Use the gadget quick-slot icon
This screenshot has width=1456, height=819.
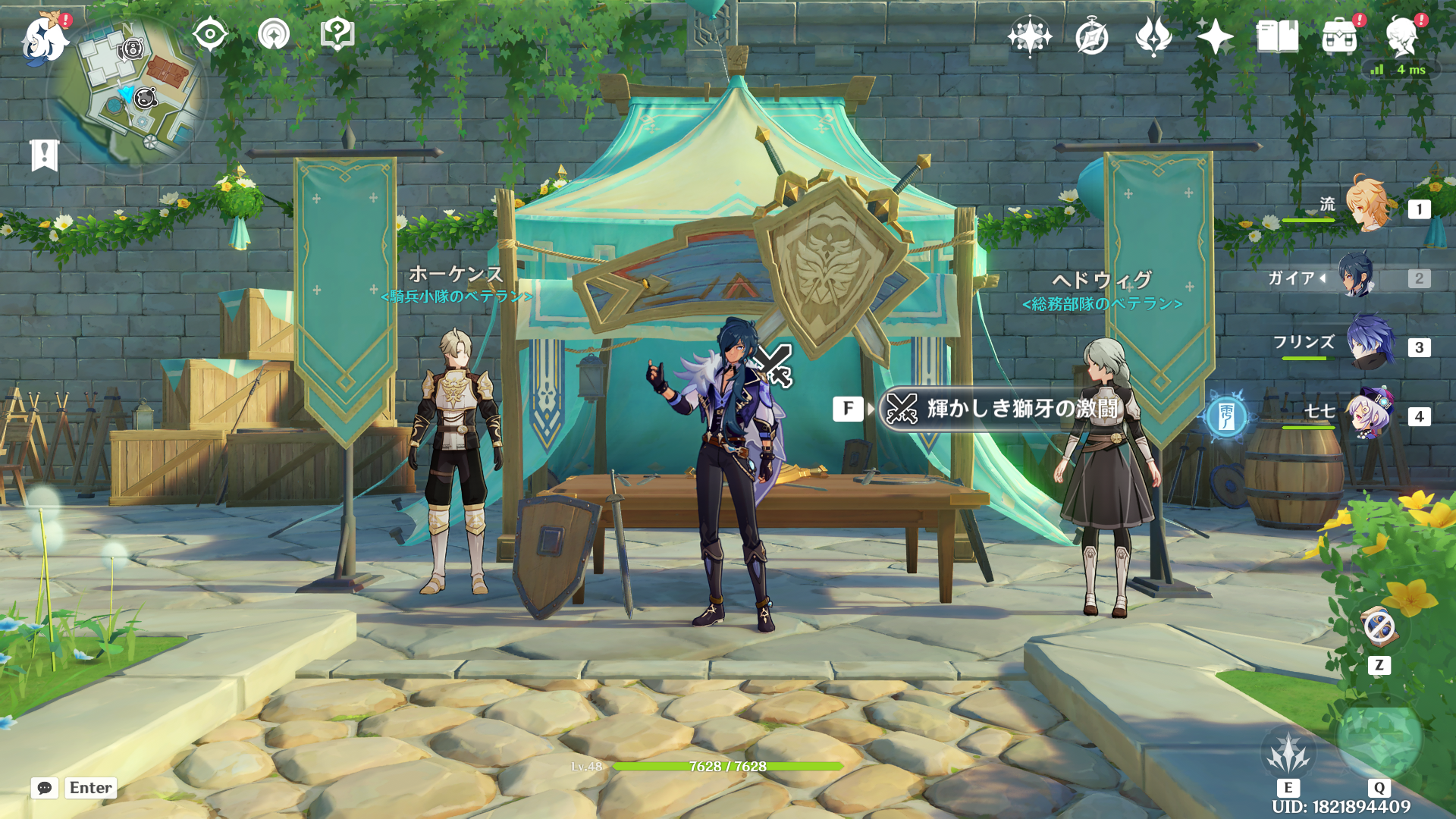1379,628
